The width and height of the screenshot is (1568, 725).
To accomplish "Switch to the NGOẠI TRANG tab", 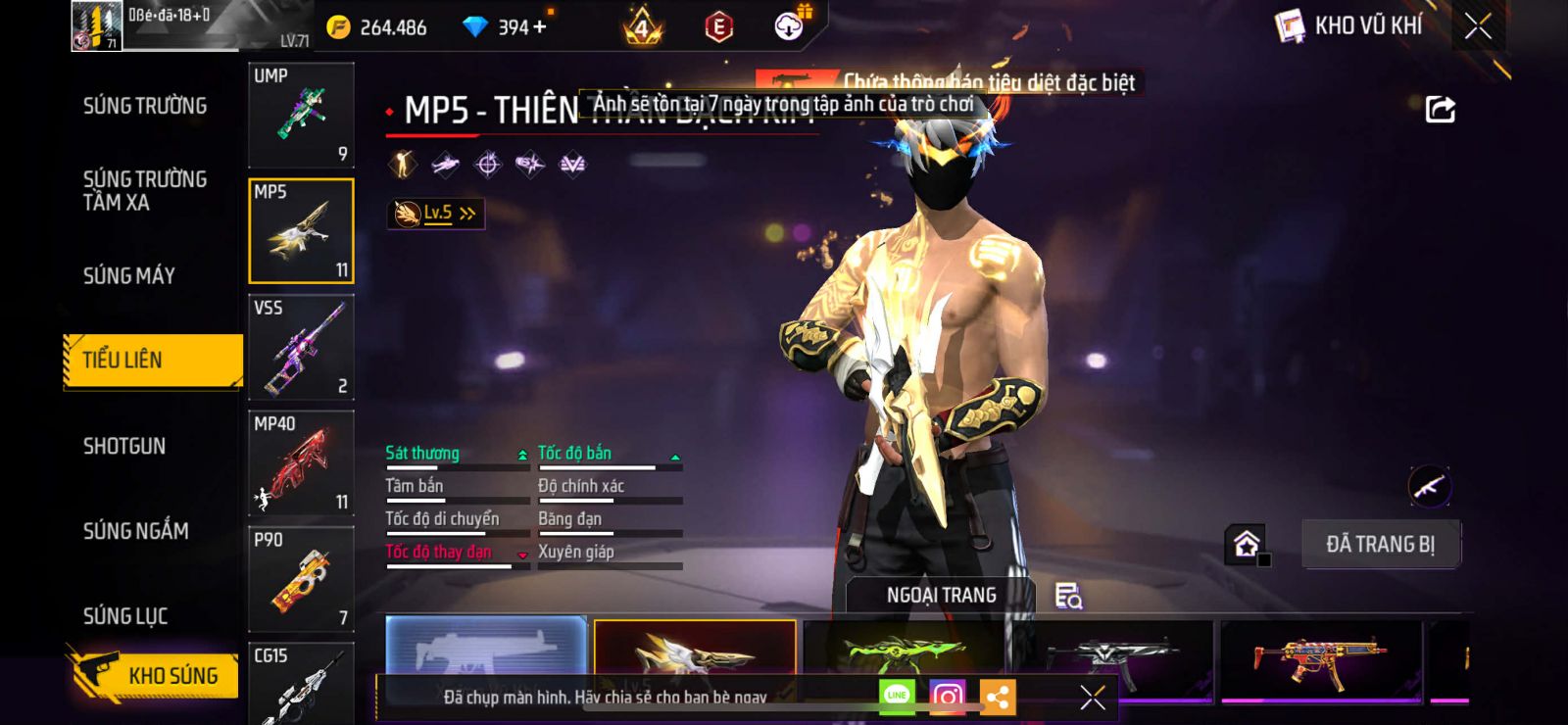I will pyautogui.click(x=941, y=595).
